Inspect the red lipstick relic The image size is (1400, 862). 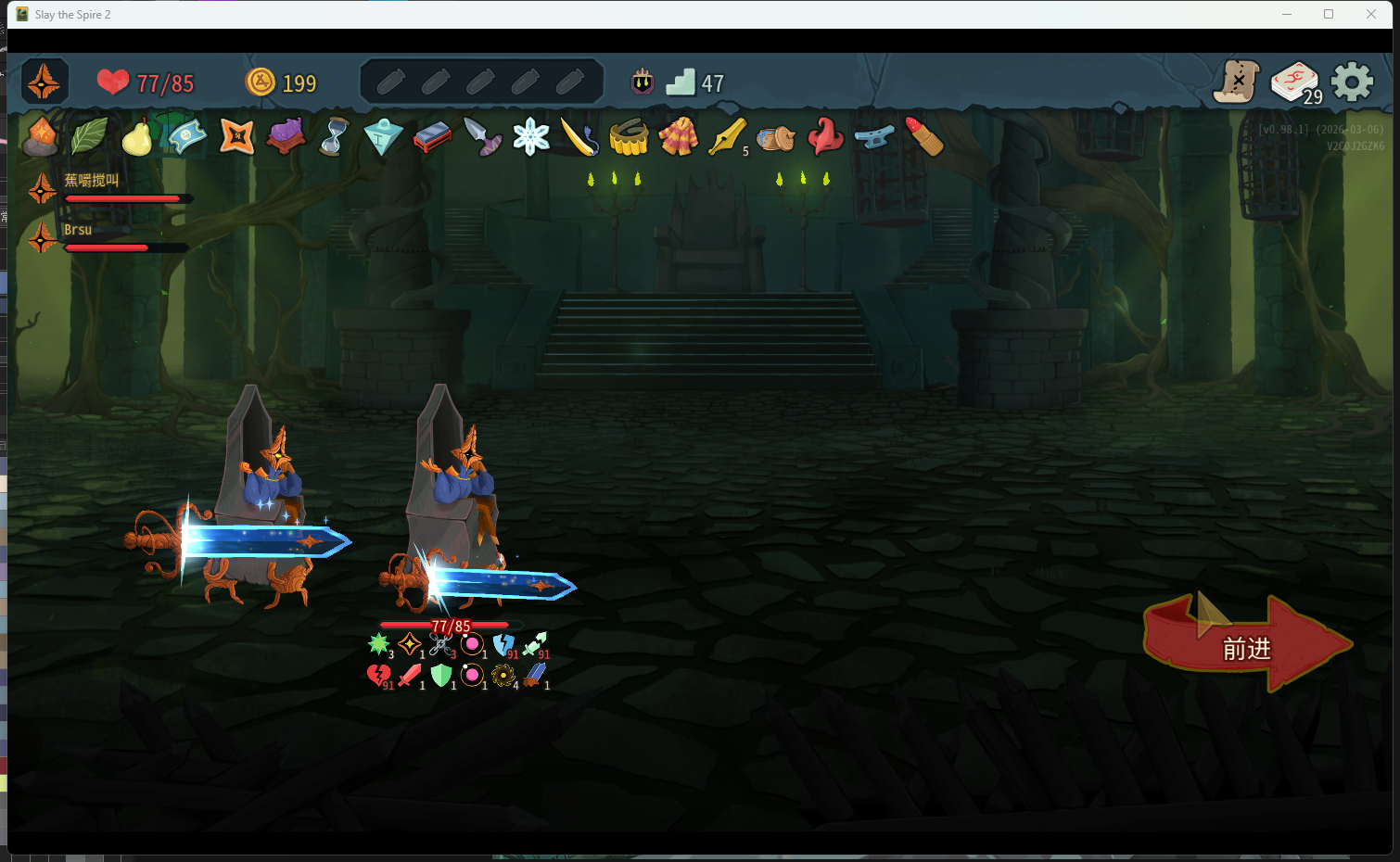pyautogui.click(x=924, y=137)
